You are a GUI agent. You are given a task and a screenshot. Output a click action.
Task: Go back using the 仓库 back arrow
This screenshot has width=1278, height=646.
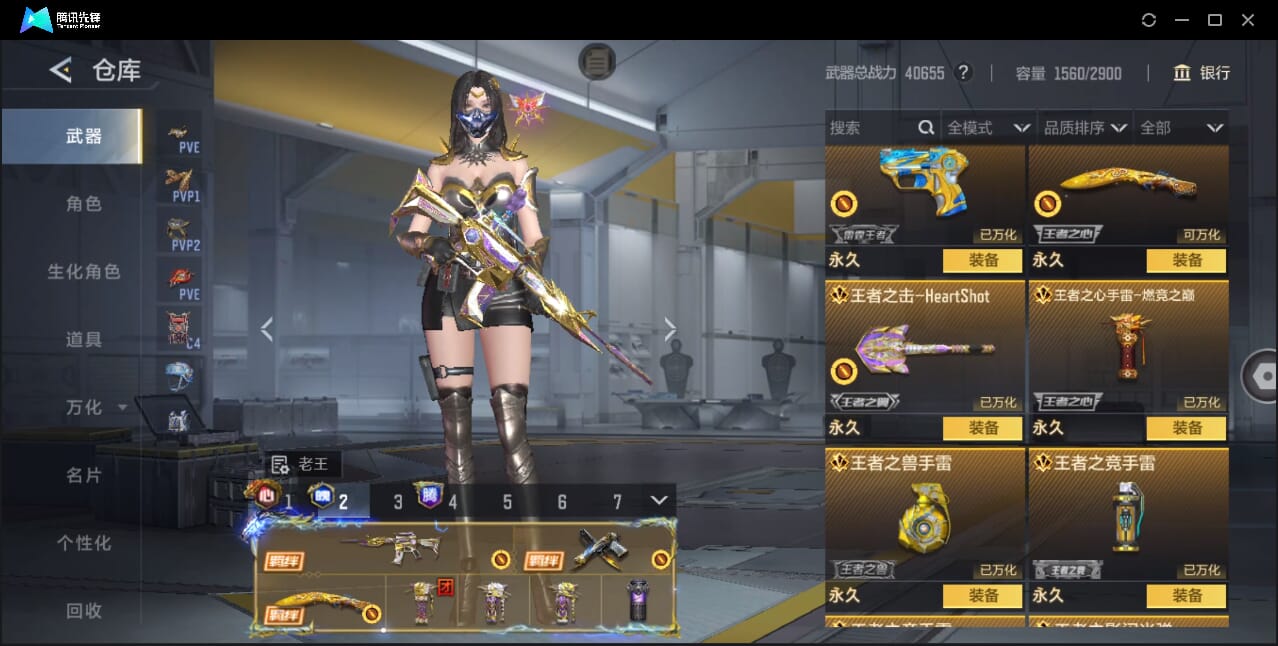point(61,70)
